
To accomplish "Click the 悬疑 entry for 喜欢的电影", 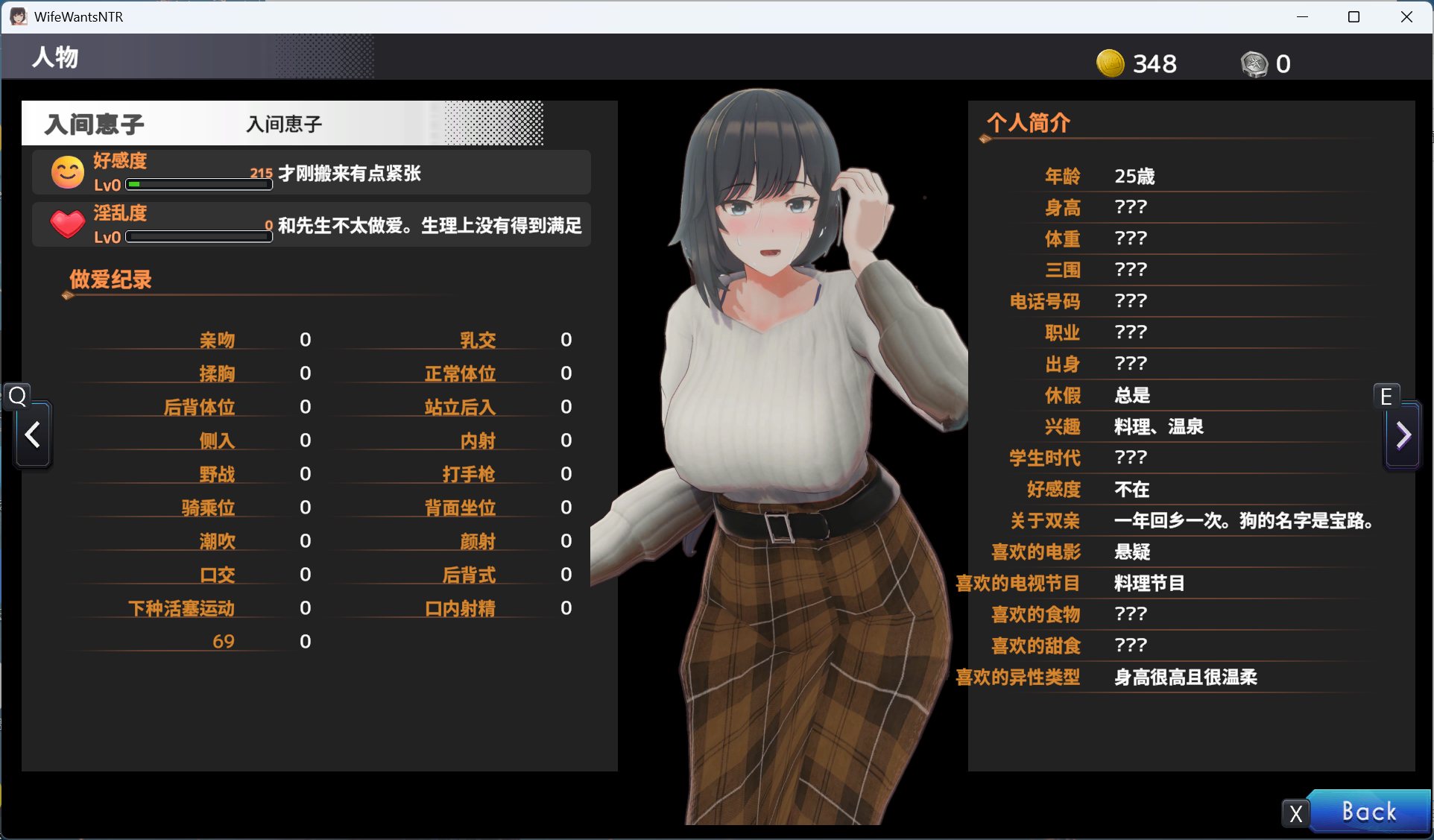I will point(1131,552).
